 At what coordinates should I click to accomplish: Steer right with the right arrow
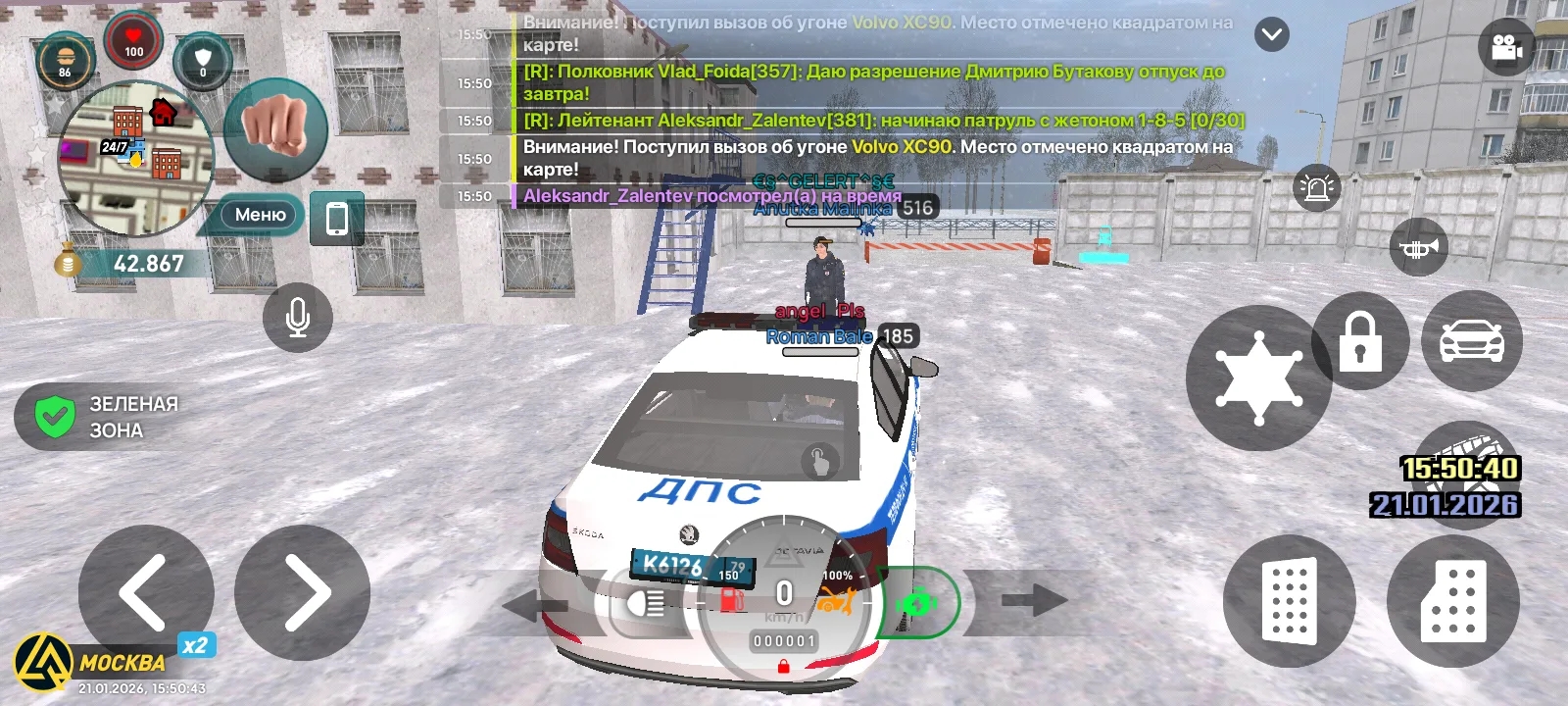click(303, 592)
